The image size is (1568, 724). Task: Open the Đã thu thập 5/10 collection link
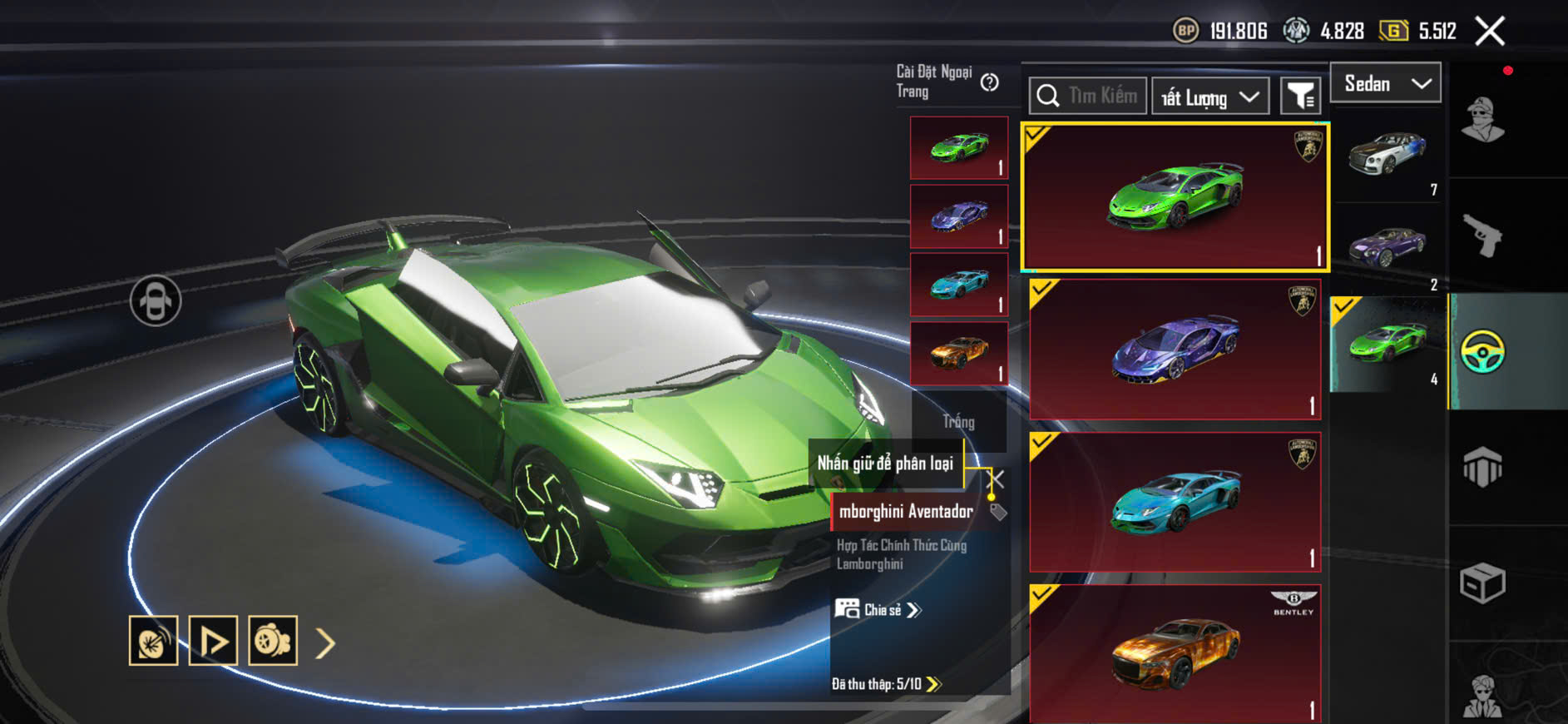(886, 684)
